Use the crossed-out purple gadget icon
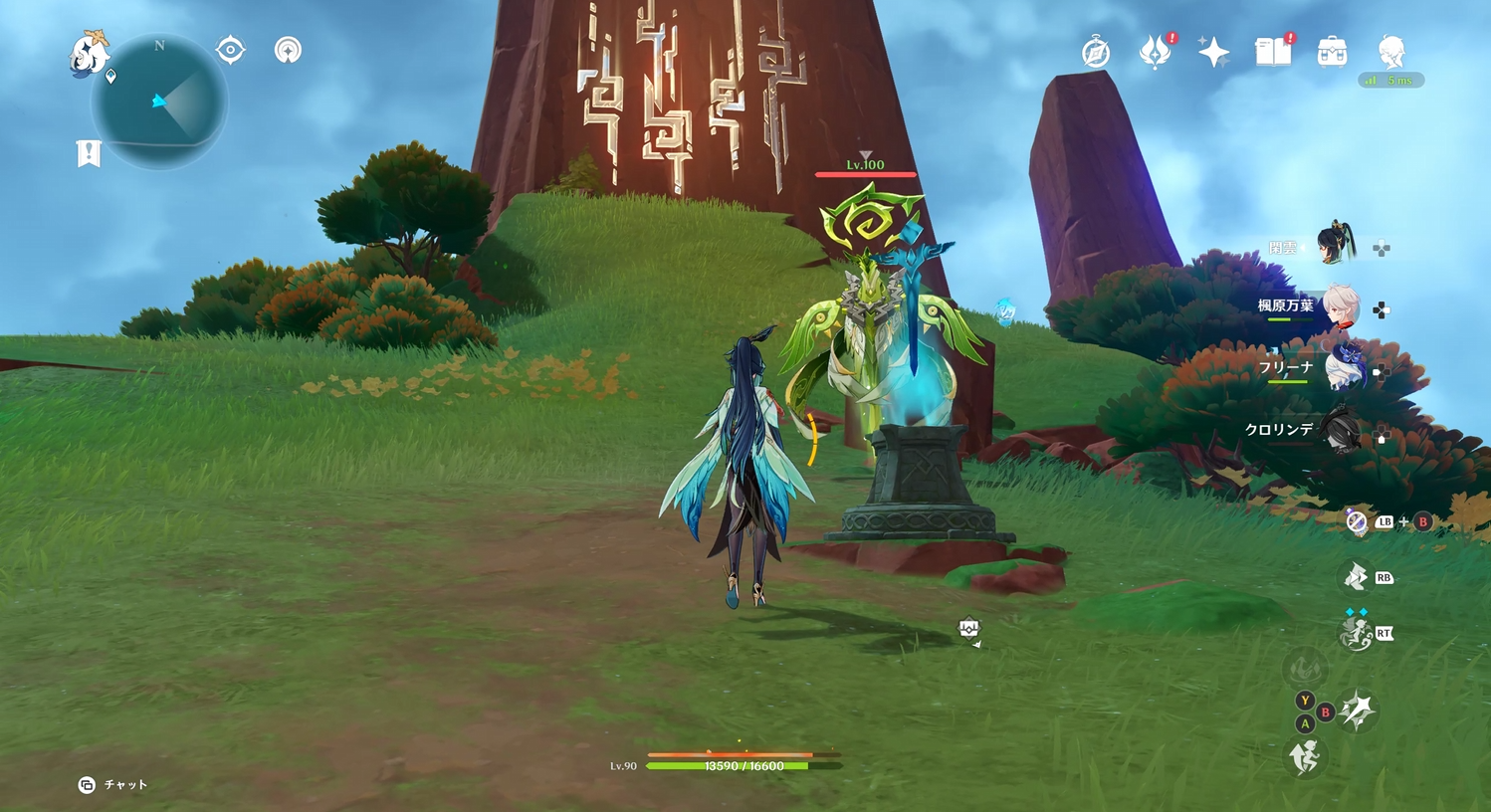The width and height of the screenshot is (1491, 812). click(1357, 521)
